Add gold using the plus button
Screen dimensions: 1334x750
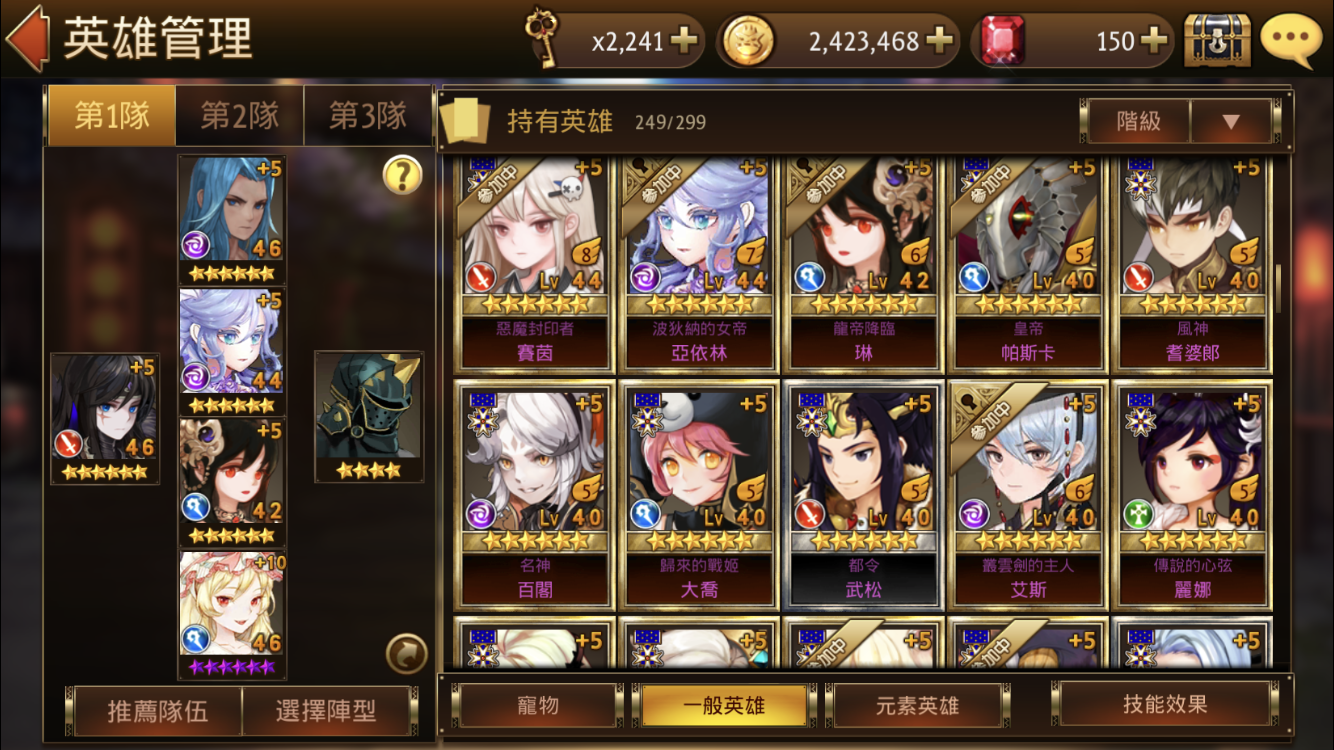click(938, 41)
